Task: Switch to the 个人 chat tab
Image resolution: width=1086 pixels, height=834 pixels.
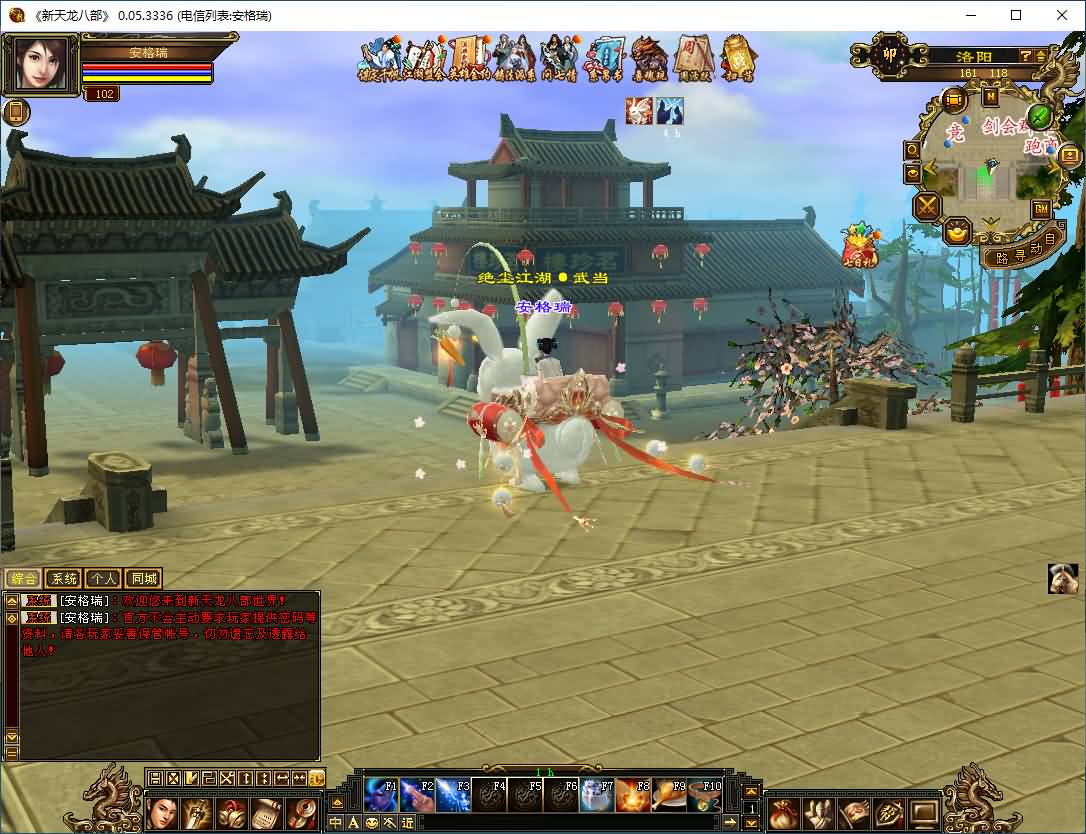Action: 103,578
